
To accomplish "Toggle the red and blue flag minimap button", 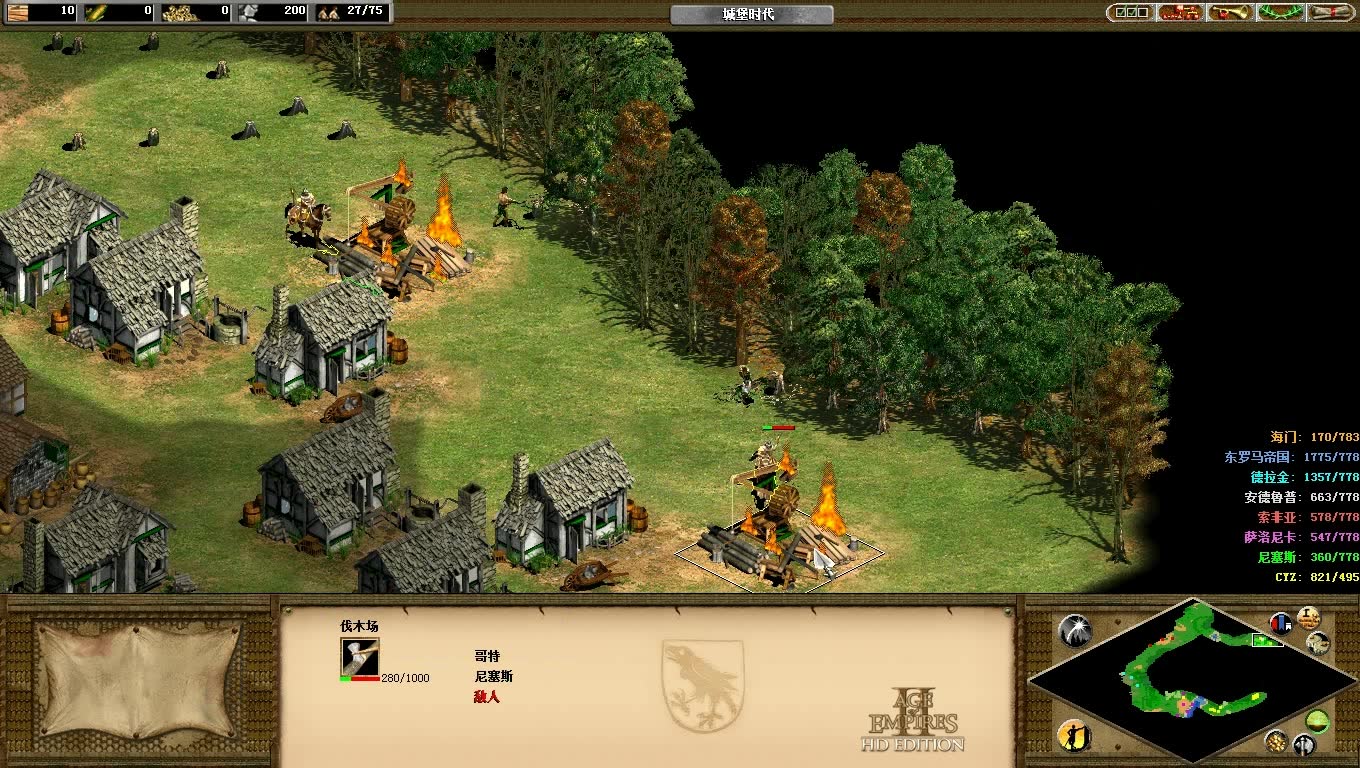I will tap(1281, 623).
